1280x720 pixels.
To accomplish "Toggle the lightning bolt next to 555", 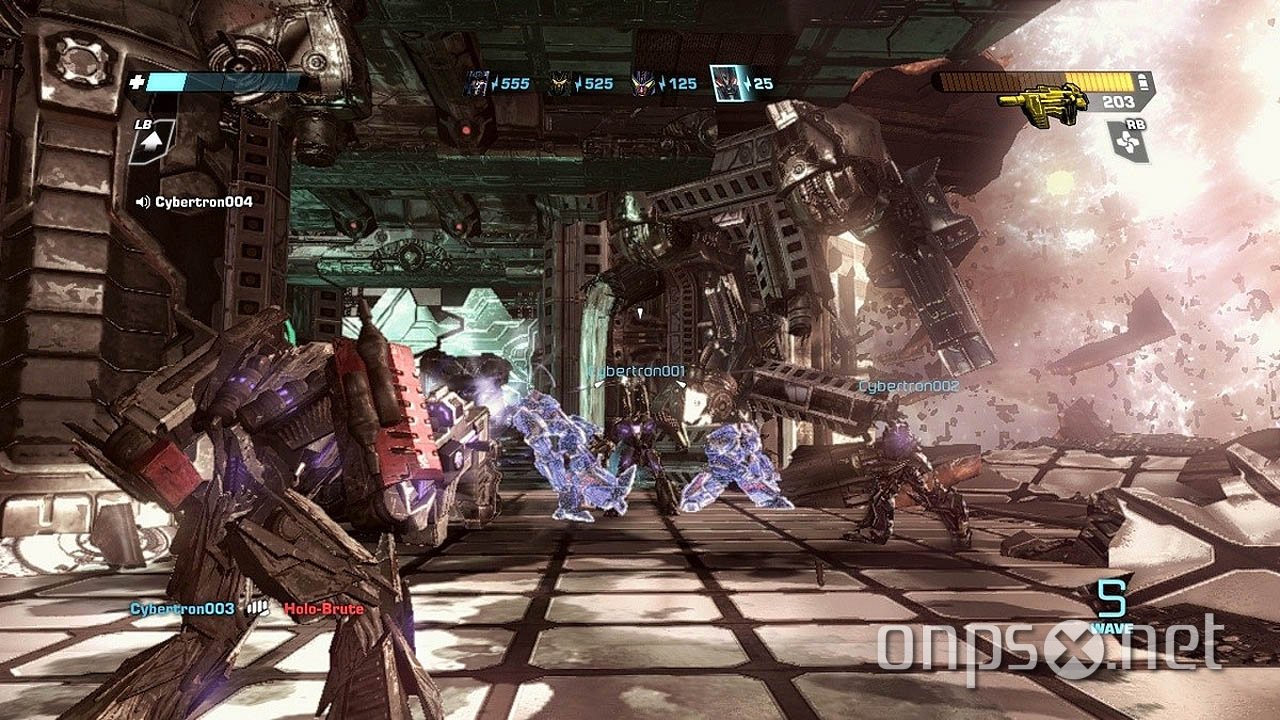I will 496,82.
